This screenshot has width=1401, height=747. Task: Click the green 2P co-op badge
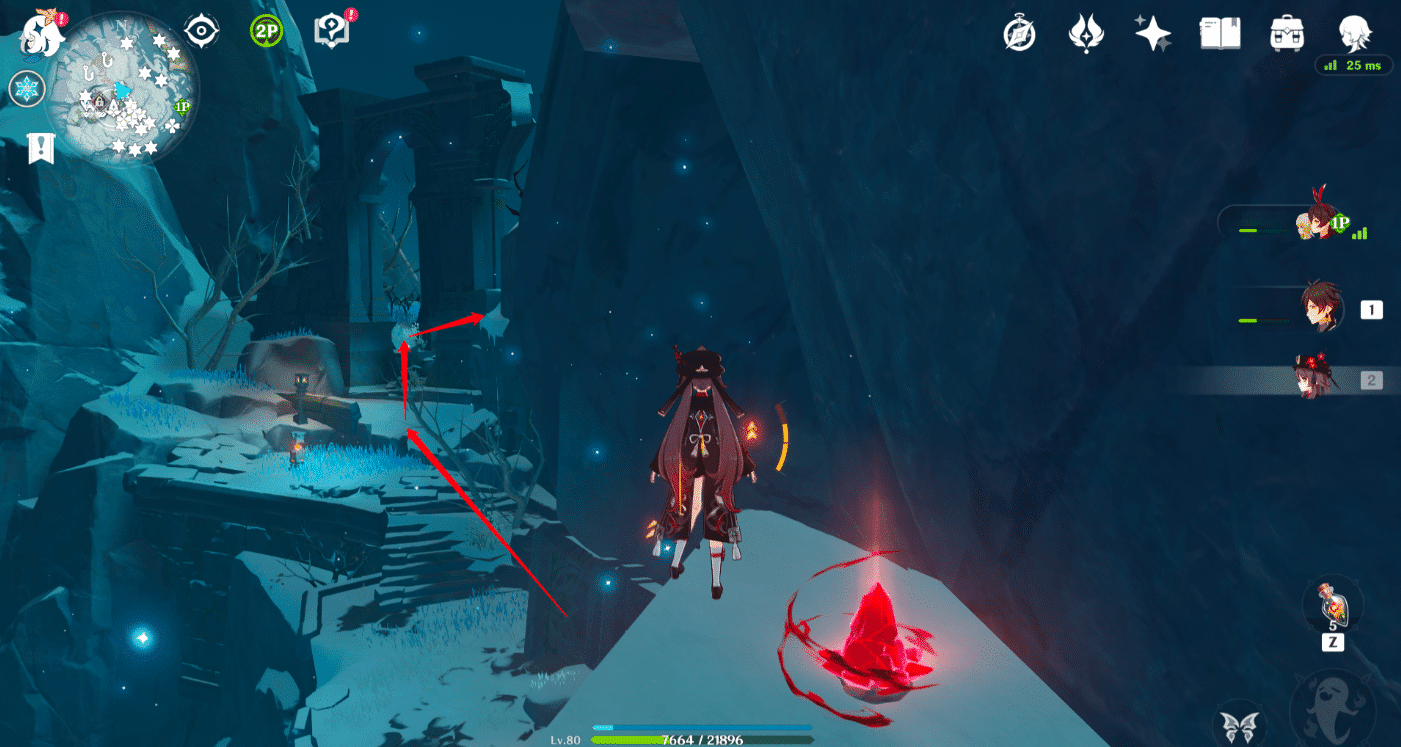point(266,29)
